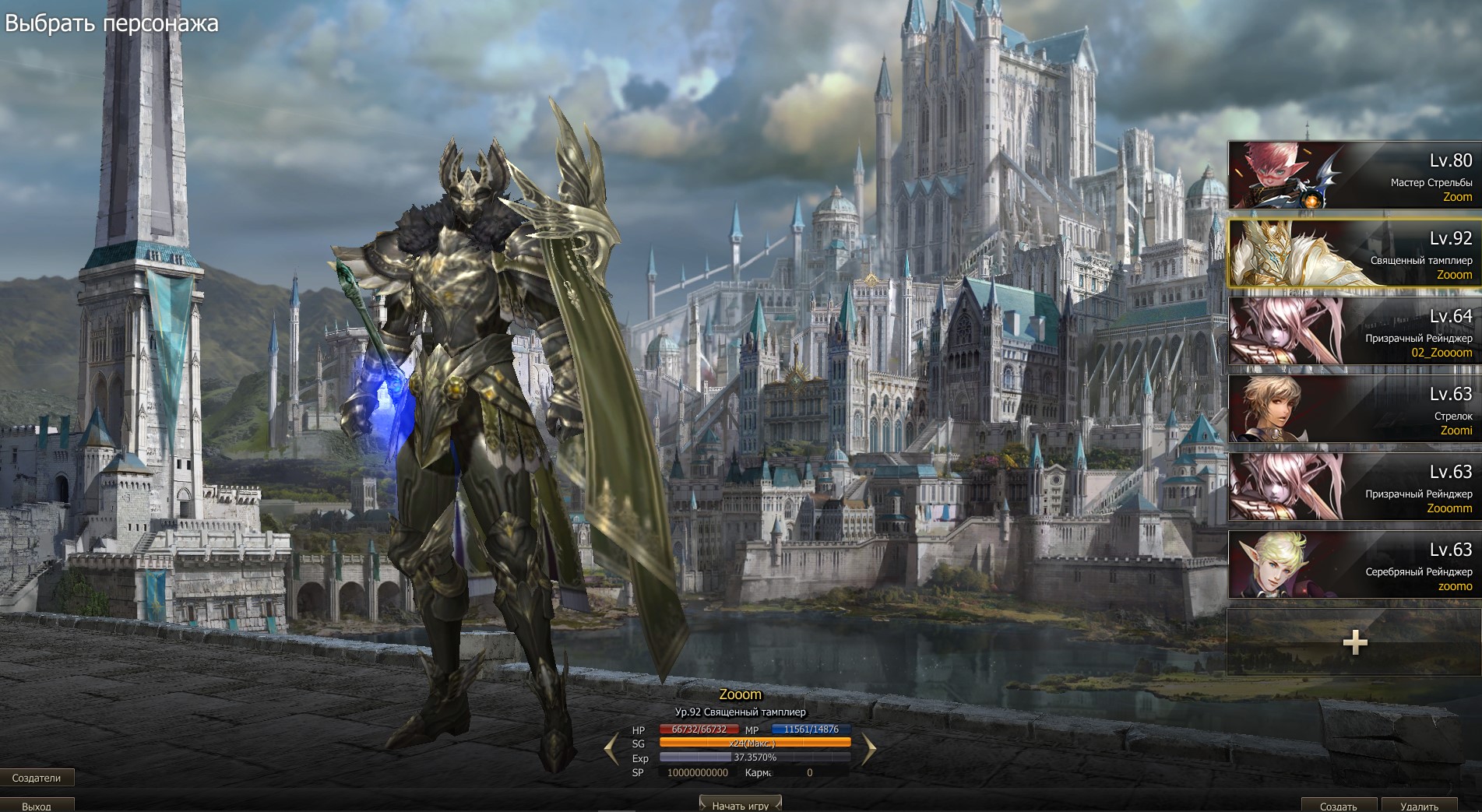Select the Lv.64 character 02_Zoooom
The image size is (1482, 812).
pos(1354,332)
